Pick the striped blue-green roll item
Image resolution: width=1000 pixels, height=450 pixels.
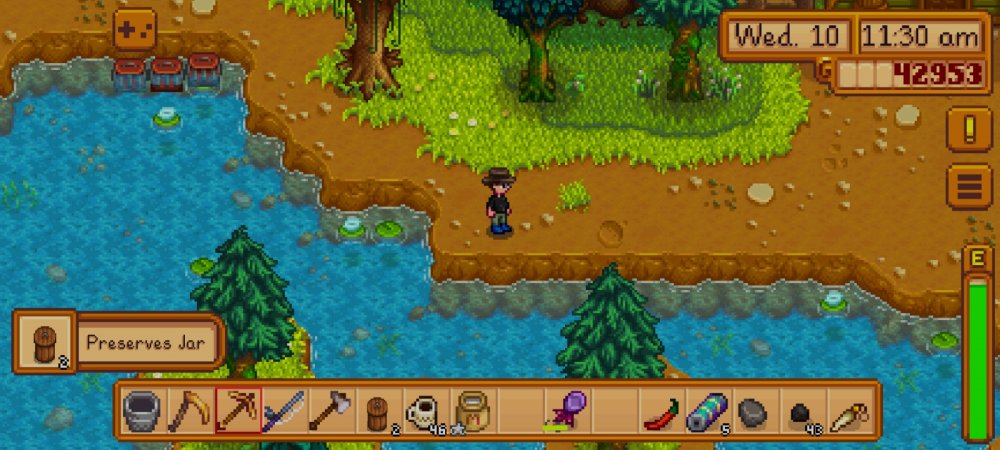point(706,410)
